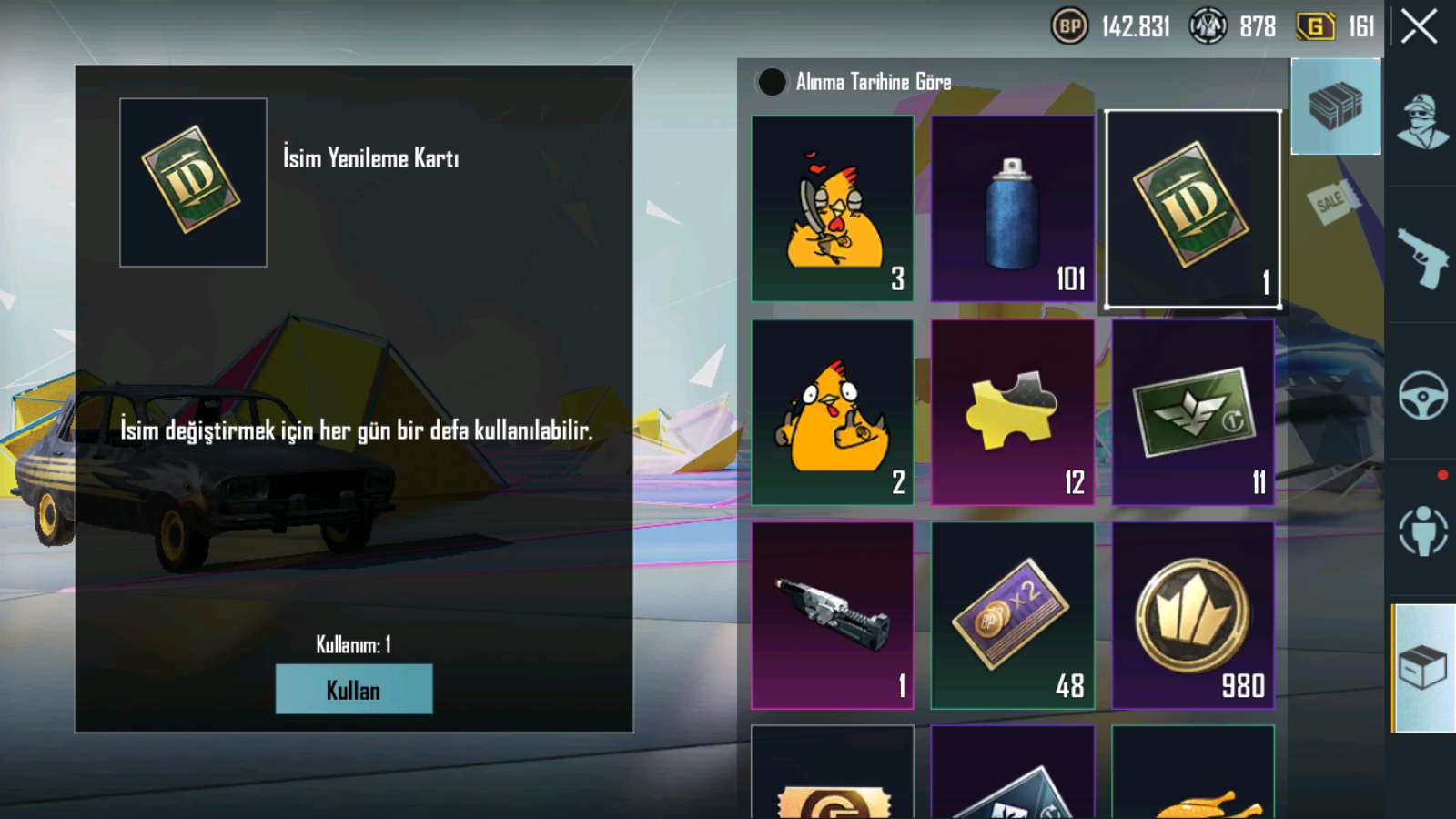Pick the thumbs-up chicken emote item
Screen dimensions: 1456x819
[x=832, y=412]
